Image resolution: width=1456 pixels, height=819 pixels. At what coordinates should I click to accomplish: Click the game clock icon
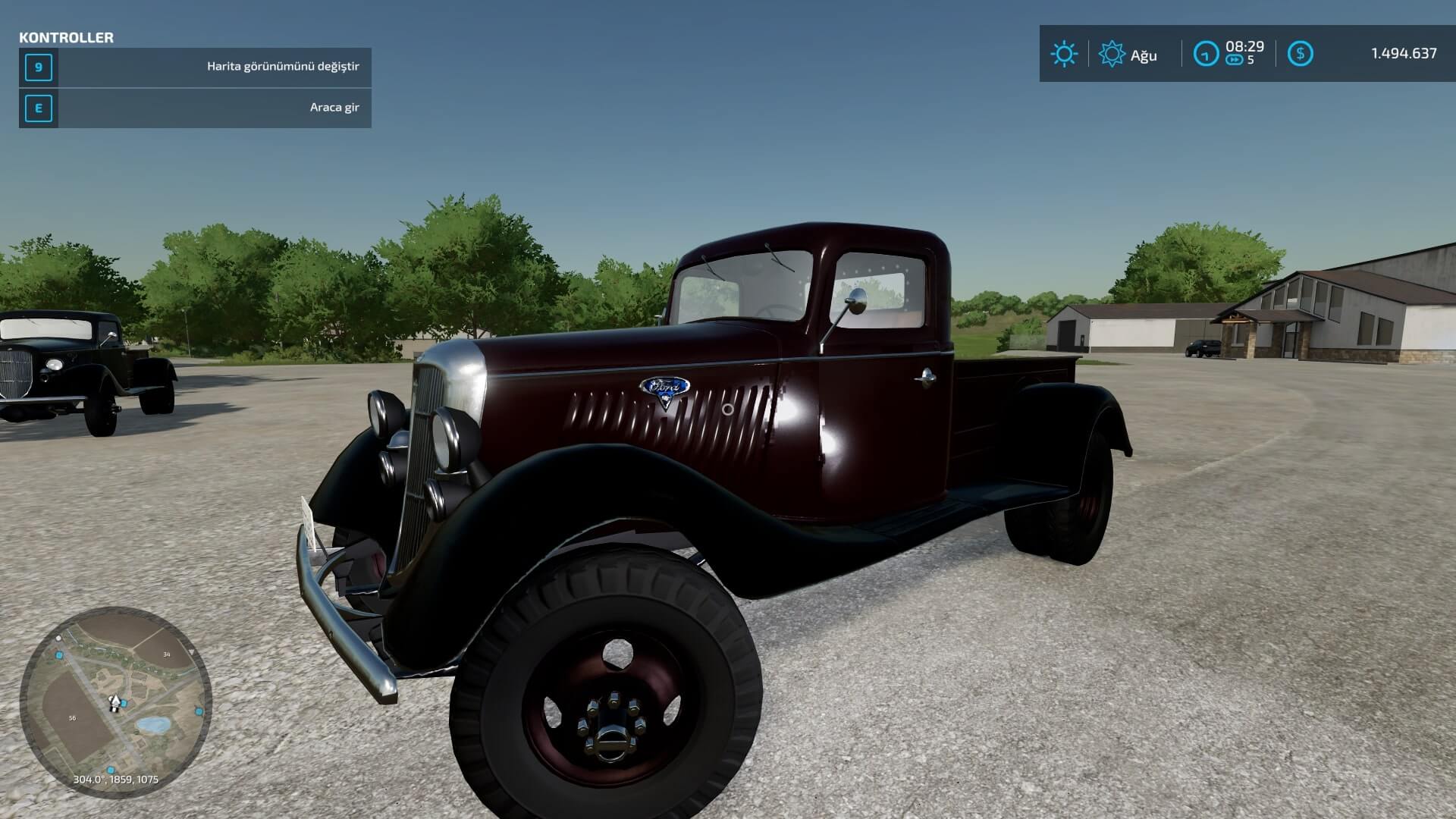[1205, 54]
